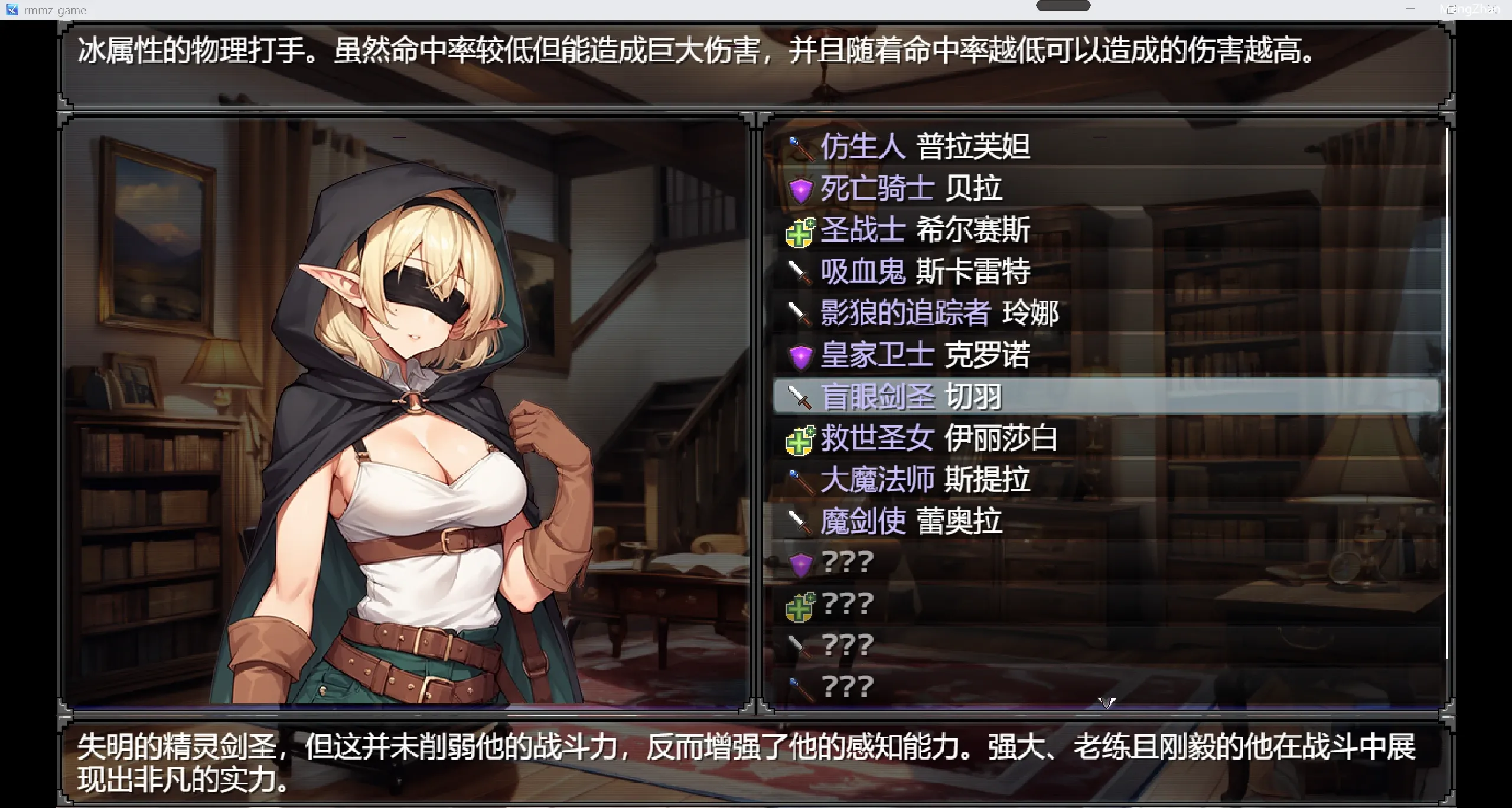Select the 大魔法师 斯提拉 entry
This screenshot has width=1512, height=808.
tap(925, 480)
